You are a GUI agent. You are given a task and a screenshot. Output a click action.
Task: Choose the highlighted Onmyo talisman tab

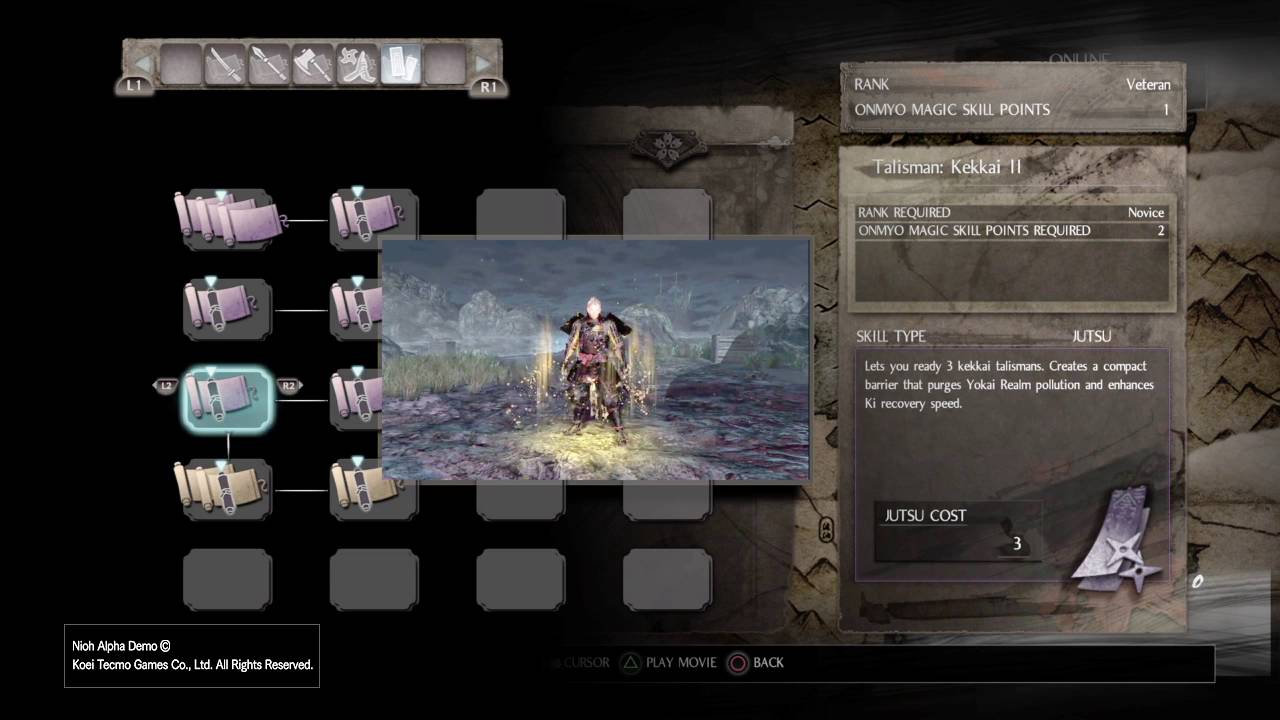(400, 66)
